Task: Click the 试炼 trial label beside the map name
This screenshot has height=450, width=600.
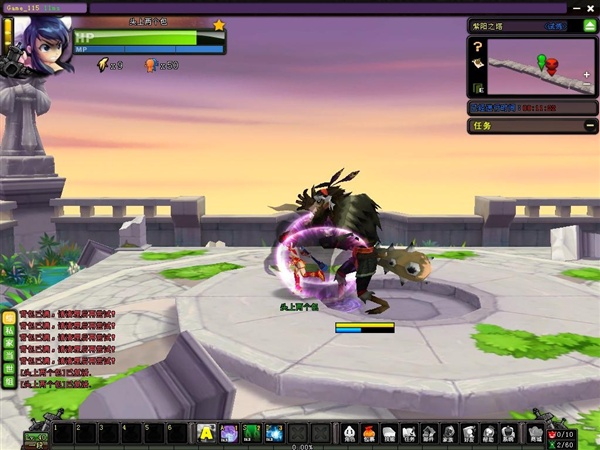Action: 556,27
